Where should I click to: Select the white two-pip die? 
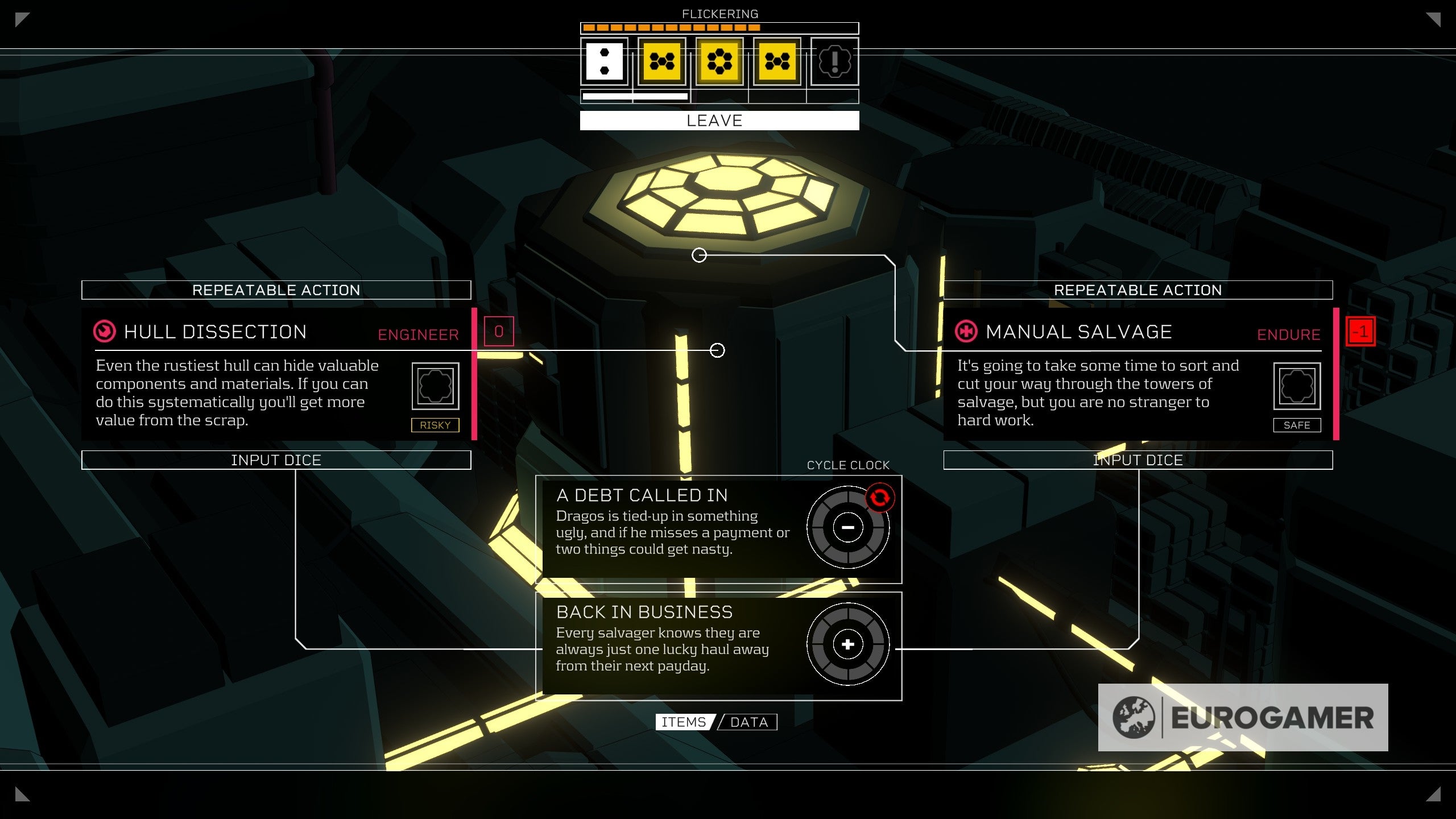coord(604,61)
